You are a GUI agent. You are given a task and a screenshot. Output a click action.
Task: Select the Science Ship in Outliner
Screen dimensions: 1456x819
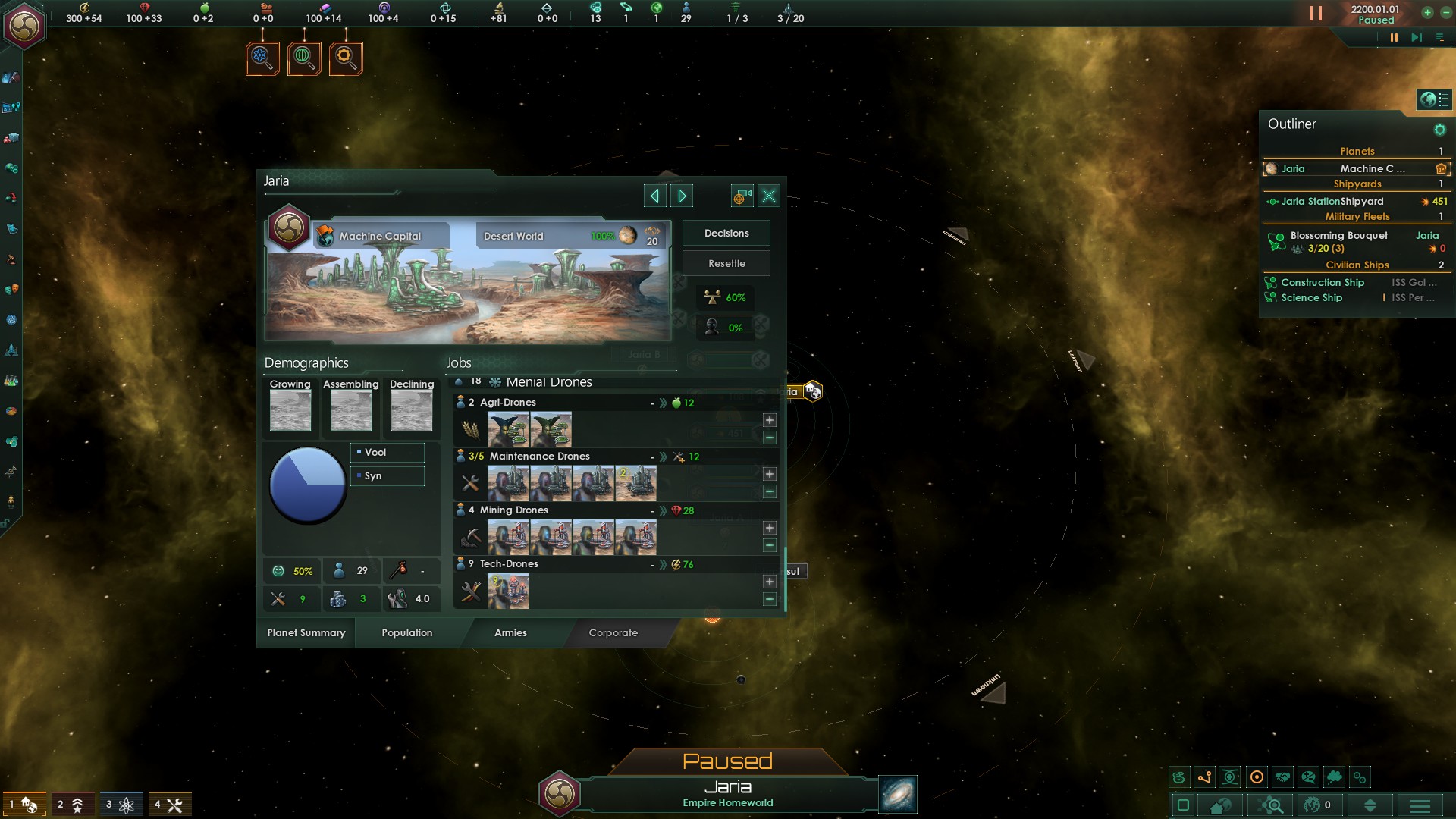point(1312,298)
